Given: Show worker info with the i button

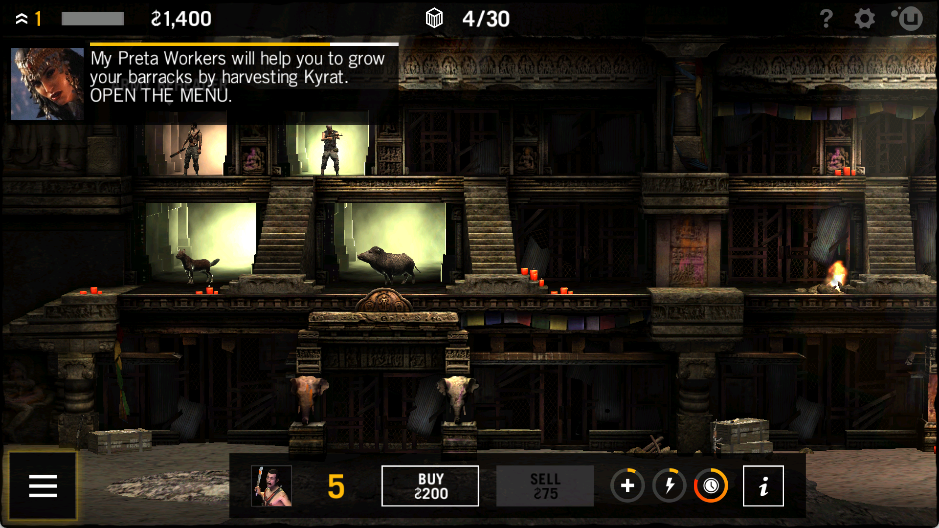Looking at the screenshot, I should [x=764, y=486].
